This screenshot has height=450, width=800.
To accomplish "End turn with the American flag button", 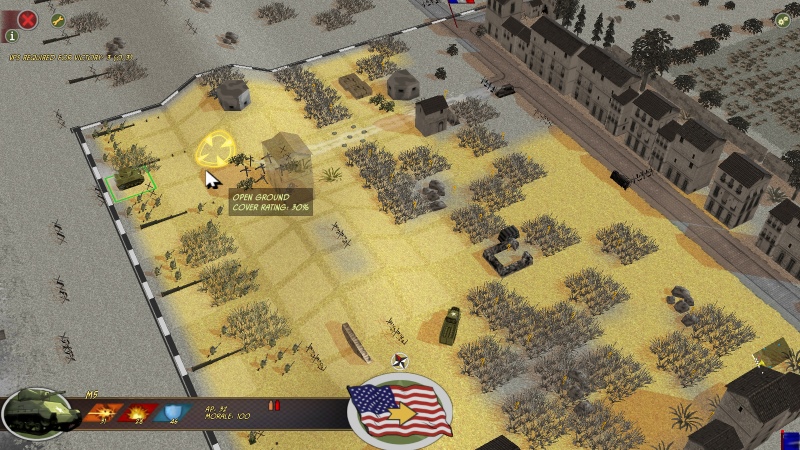I will [x=399, y=409].
